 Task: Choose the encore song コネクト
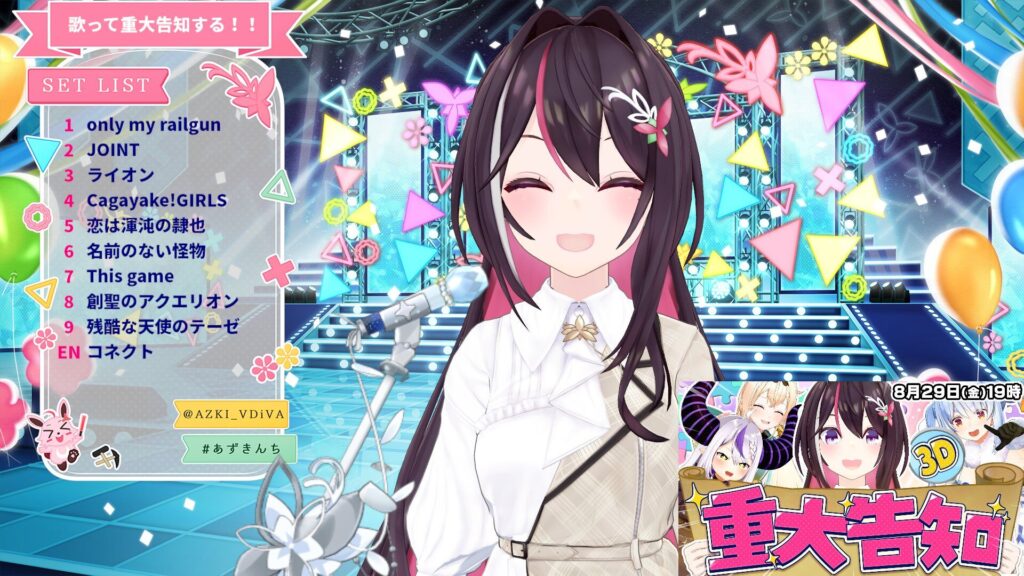click(120, 352)
